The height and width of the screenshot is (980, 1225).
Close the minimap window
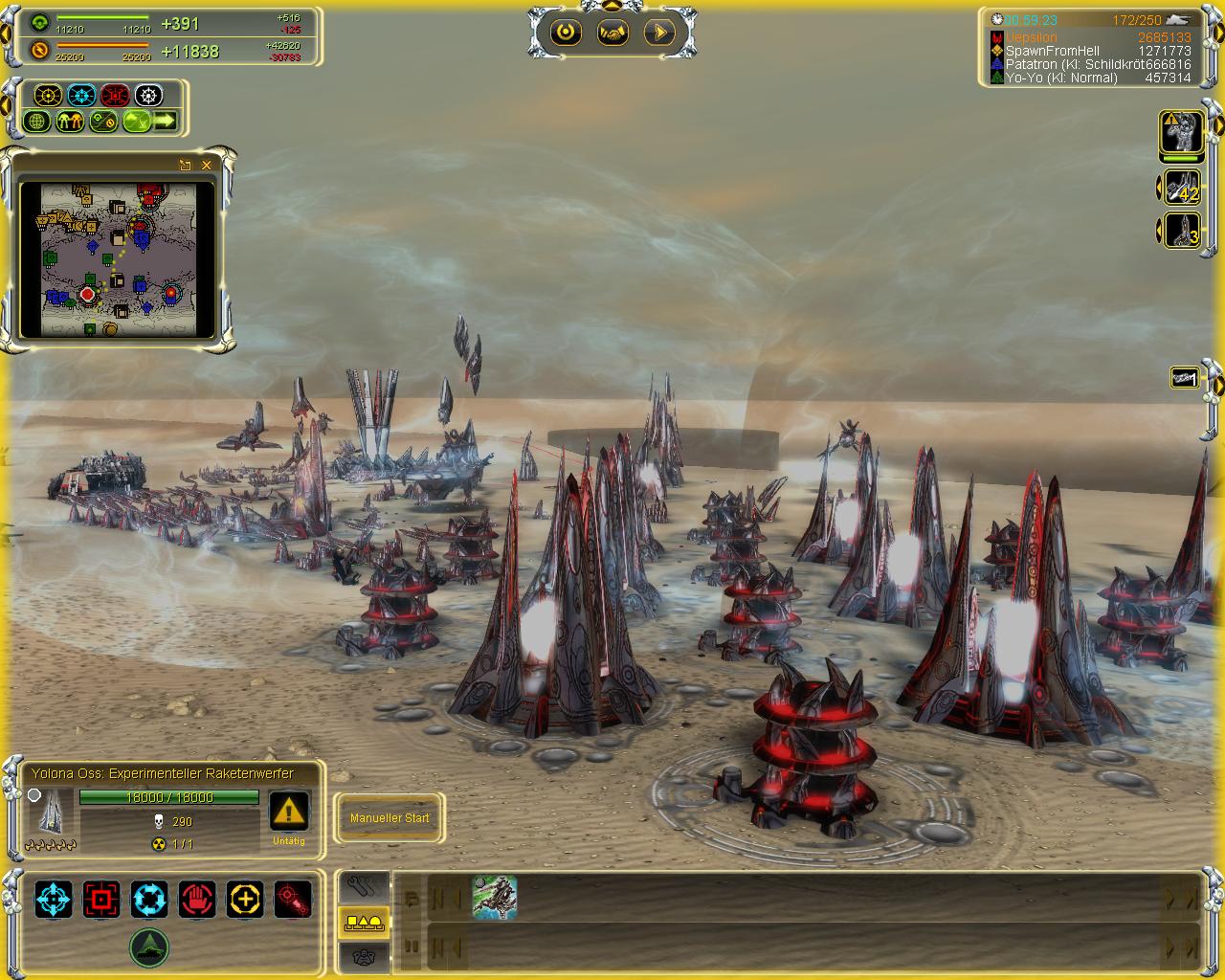pyautogui.click(x=207, y=165)
